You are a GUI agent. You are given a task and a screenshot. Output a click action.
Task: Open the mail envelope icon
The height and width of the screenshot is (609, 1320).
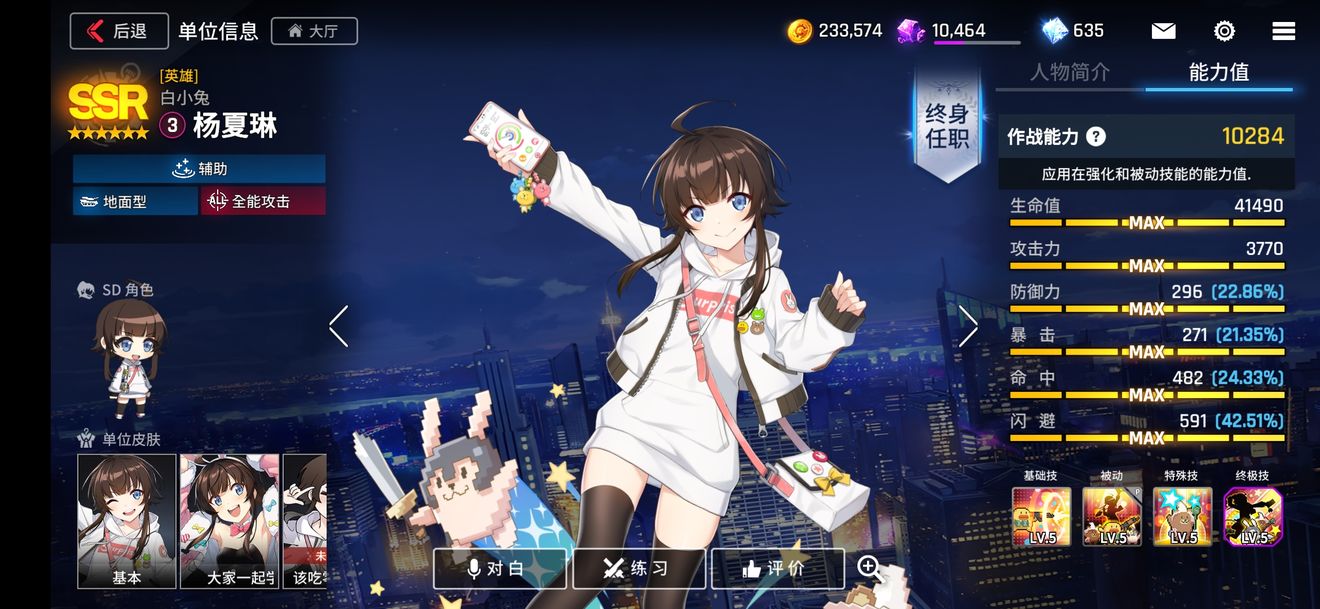[1163, 31]
